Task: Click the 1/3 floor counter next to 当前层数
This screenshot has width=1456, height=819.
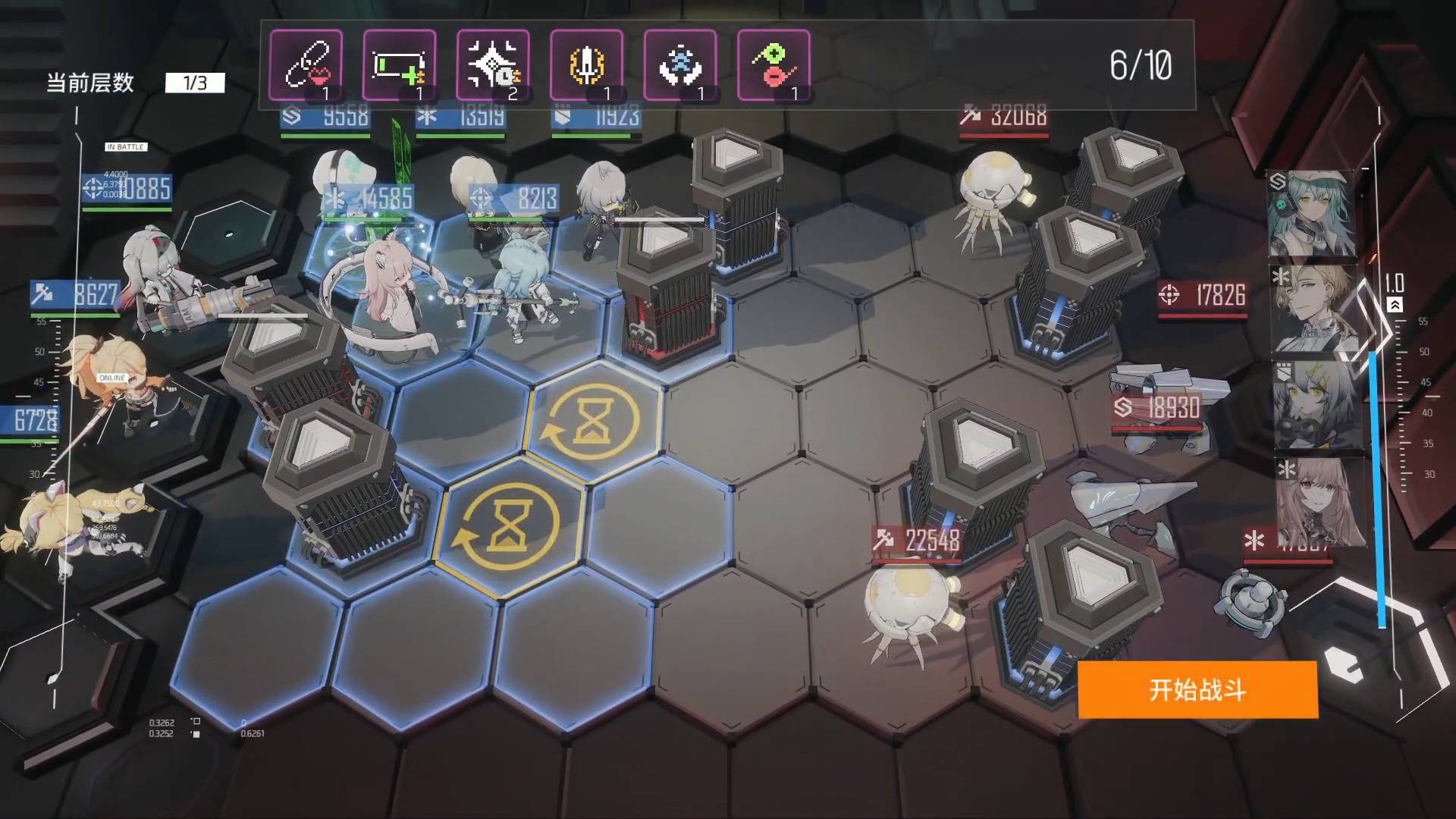Action: pyautogui.click(x=196, y=83)
